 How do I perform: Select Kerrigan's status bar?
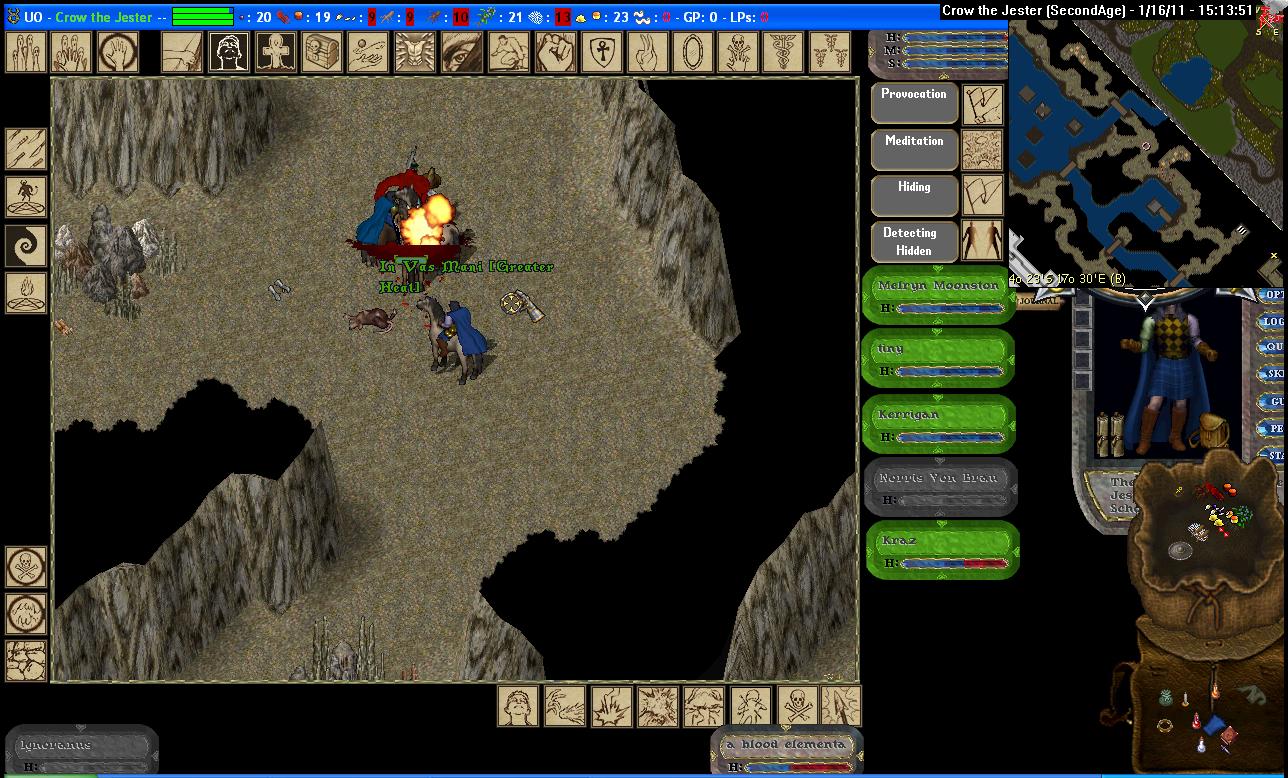click(x=938, y=424)
